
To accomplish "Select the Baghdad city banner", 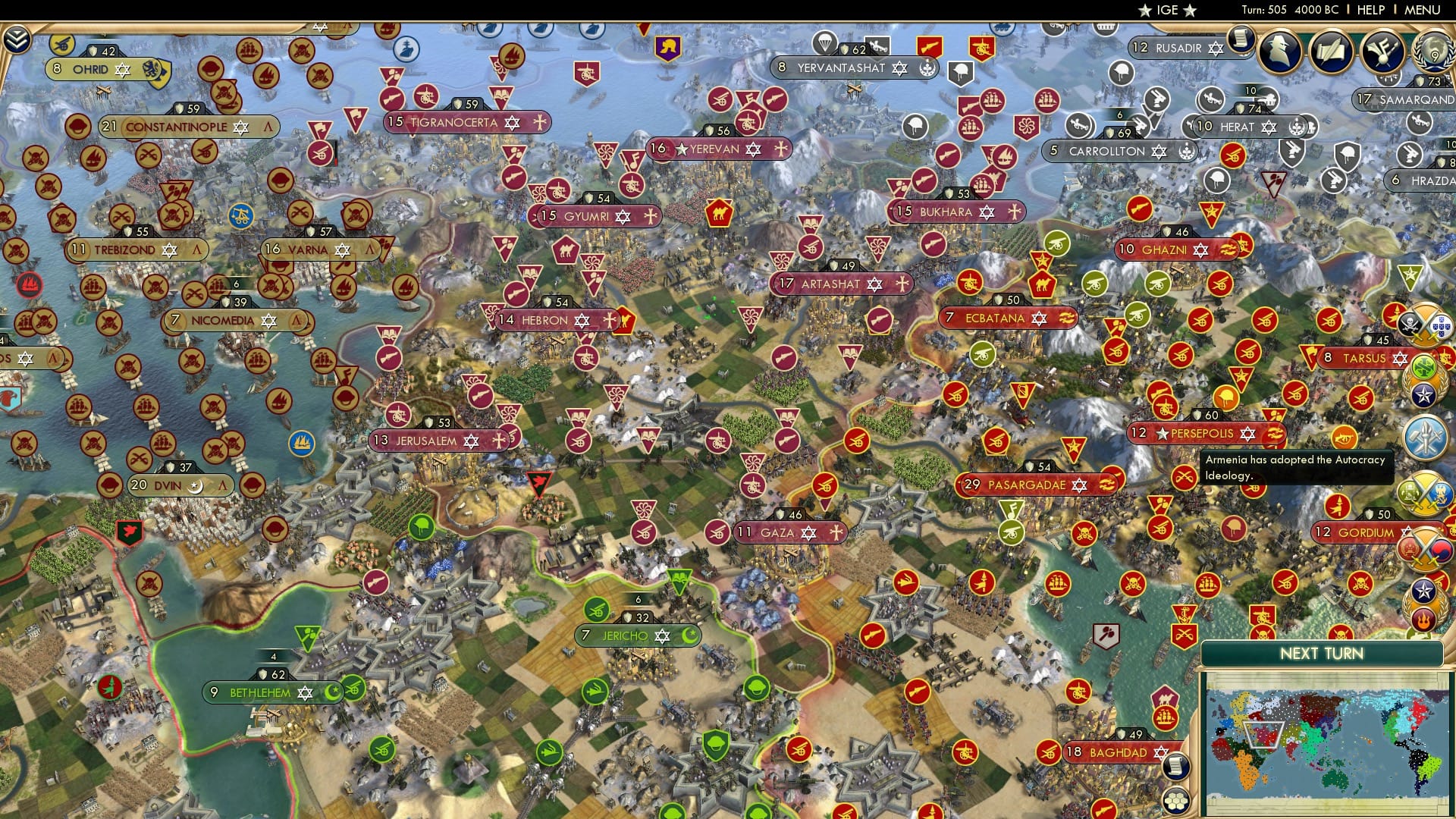I will (x=1114, y=753).
